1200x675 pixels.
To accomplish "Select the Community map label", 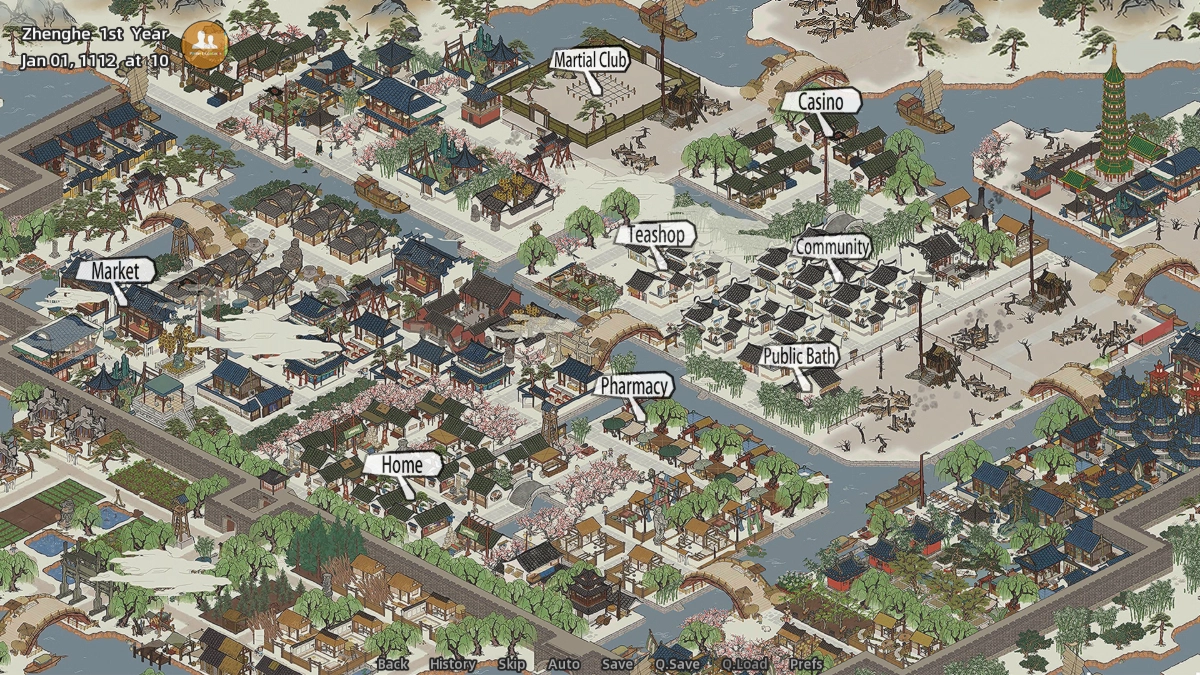I will (x=832, y=246).
